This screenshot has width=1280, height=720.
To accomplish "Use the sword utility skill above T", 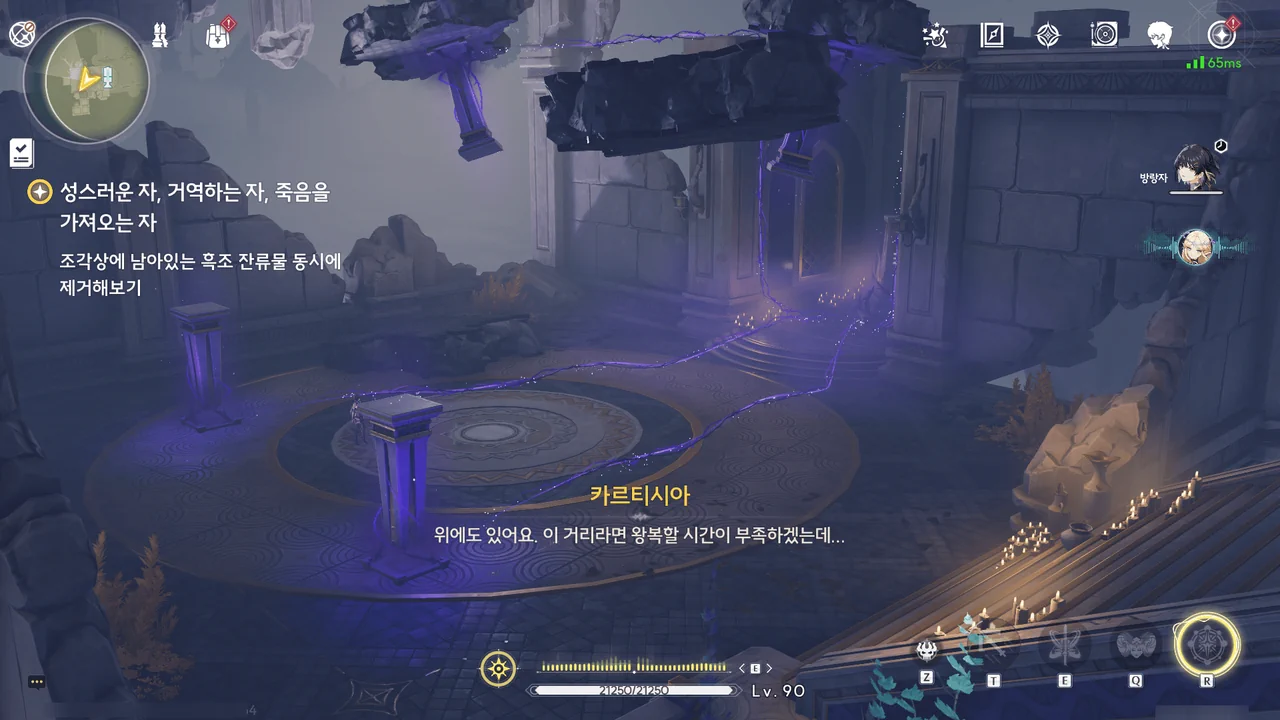I will (x=993, y=648).
